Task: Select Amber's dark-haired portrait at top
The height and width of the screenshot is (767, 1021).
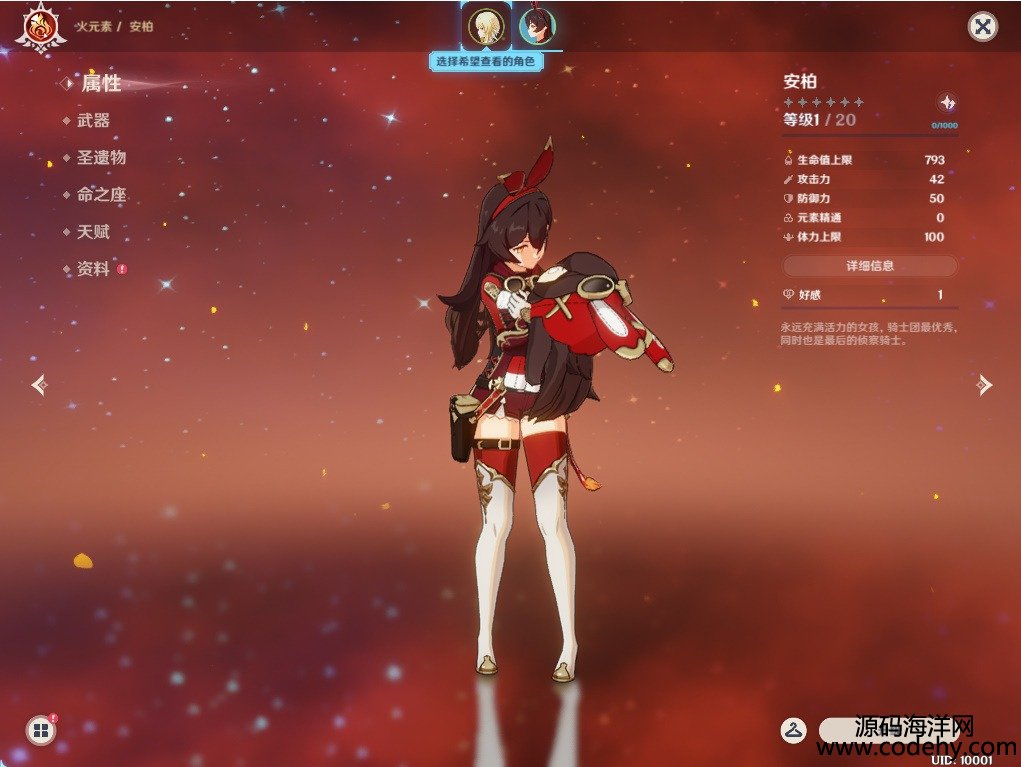Action: click(537, 26)
